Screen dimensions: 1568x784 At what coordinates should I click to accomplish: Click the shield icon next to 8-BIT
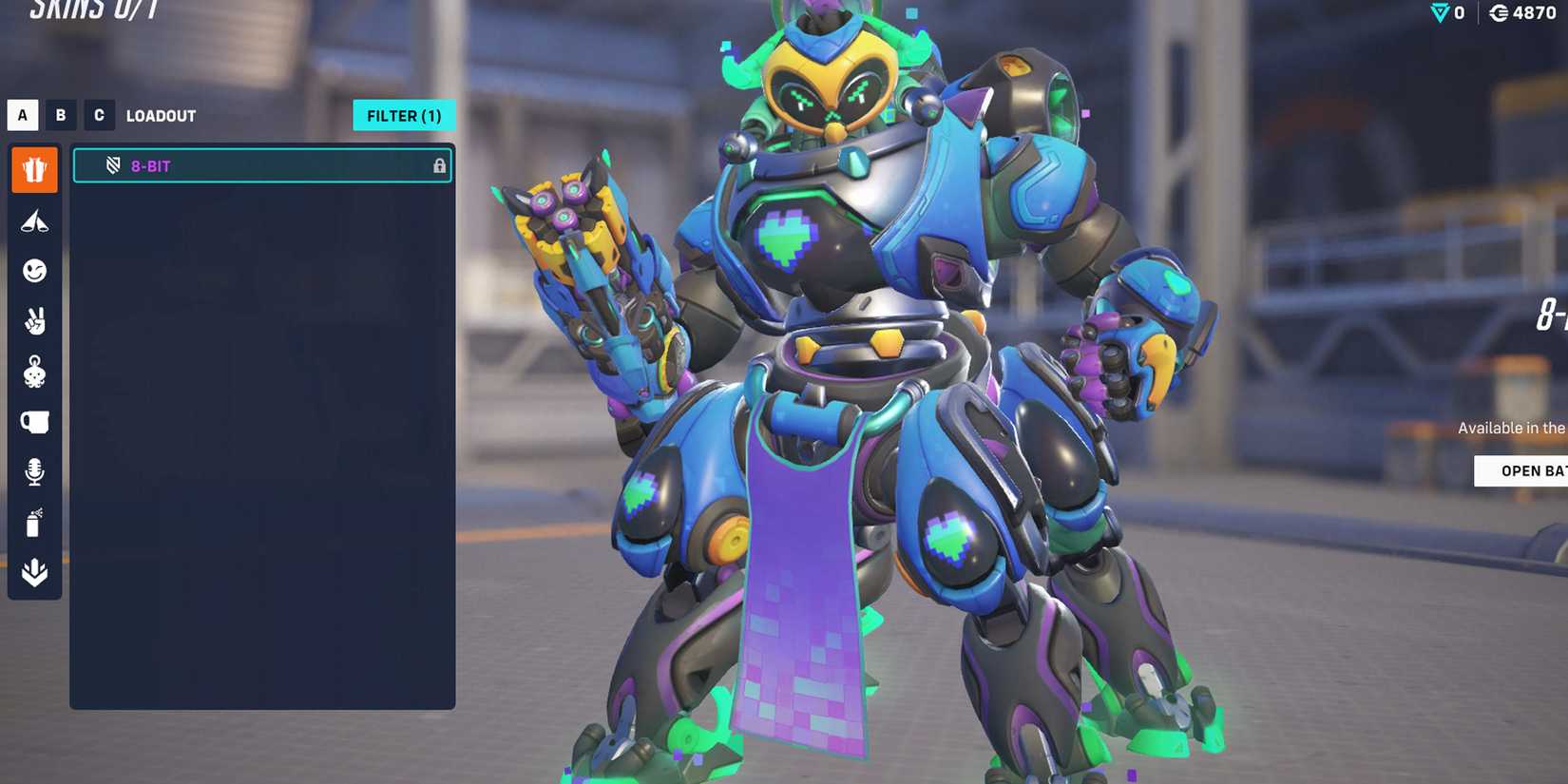pyautogui.click(x=112, y=165)
